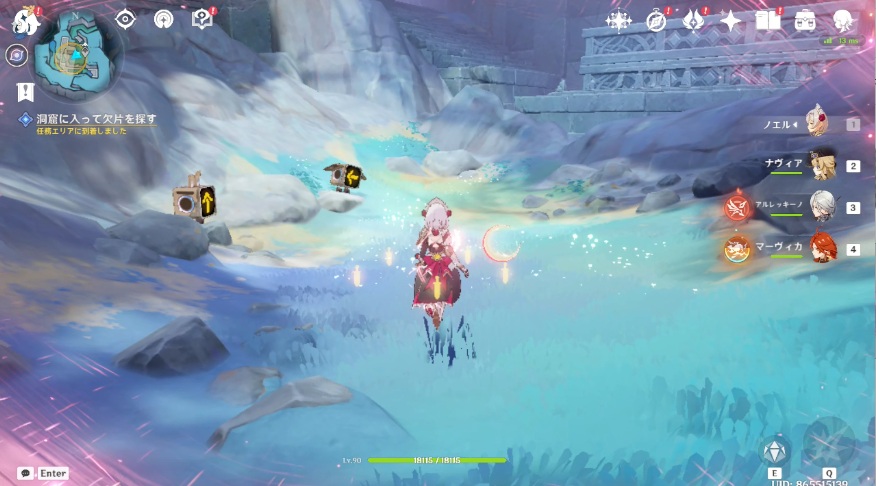Open the tutorial book with question mark
876x486 pixels.
[201, 18]
